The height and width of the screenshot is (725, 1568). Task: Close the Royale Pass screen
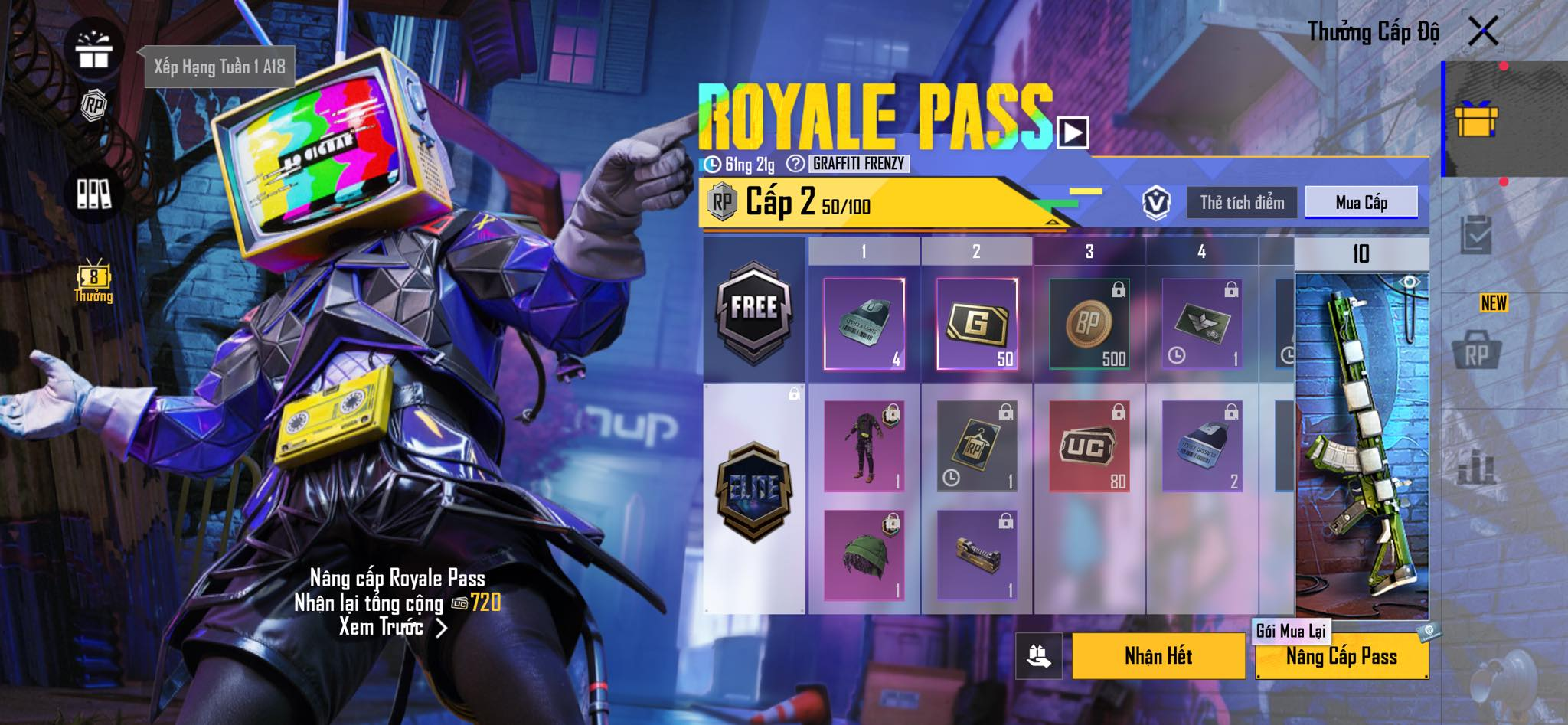[1483, 31]
